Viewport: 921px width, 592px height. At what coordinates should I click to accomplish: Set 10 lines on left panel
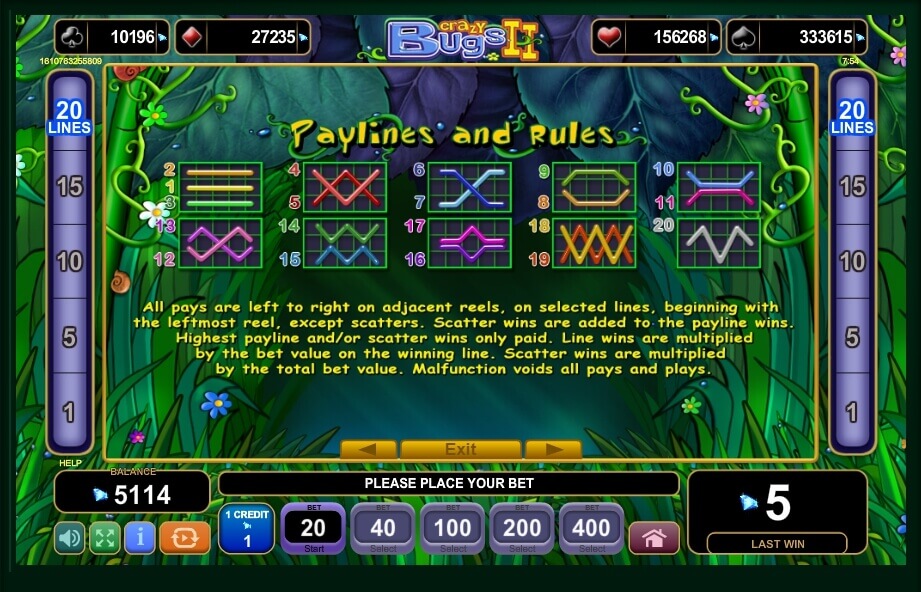pyautogui.click(x=69, y=262)
